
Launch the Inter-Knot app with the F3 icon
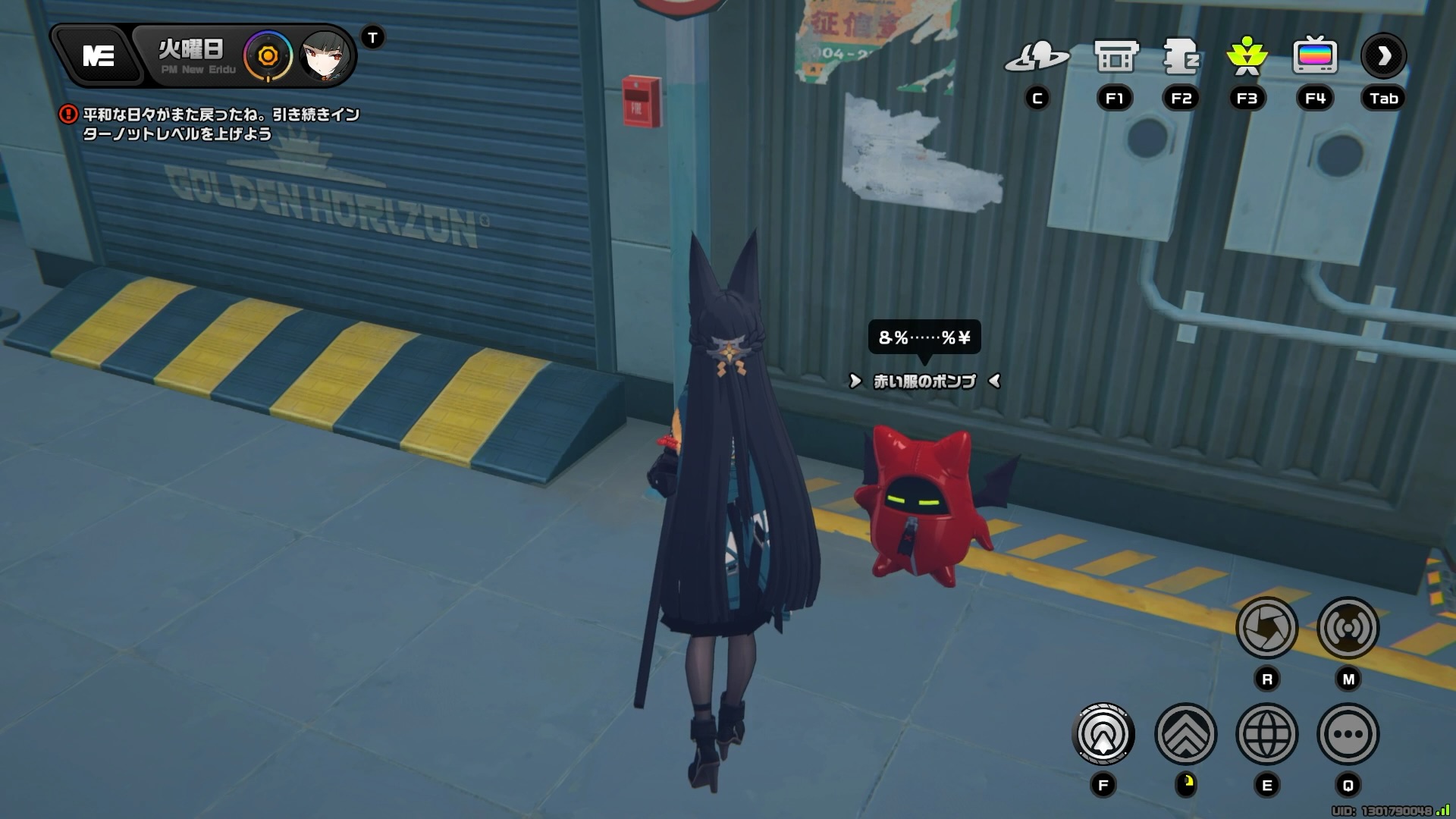tap(1247, 57)
